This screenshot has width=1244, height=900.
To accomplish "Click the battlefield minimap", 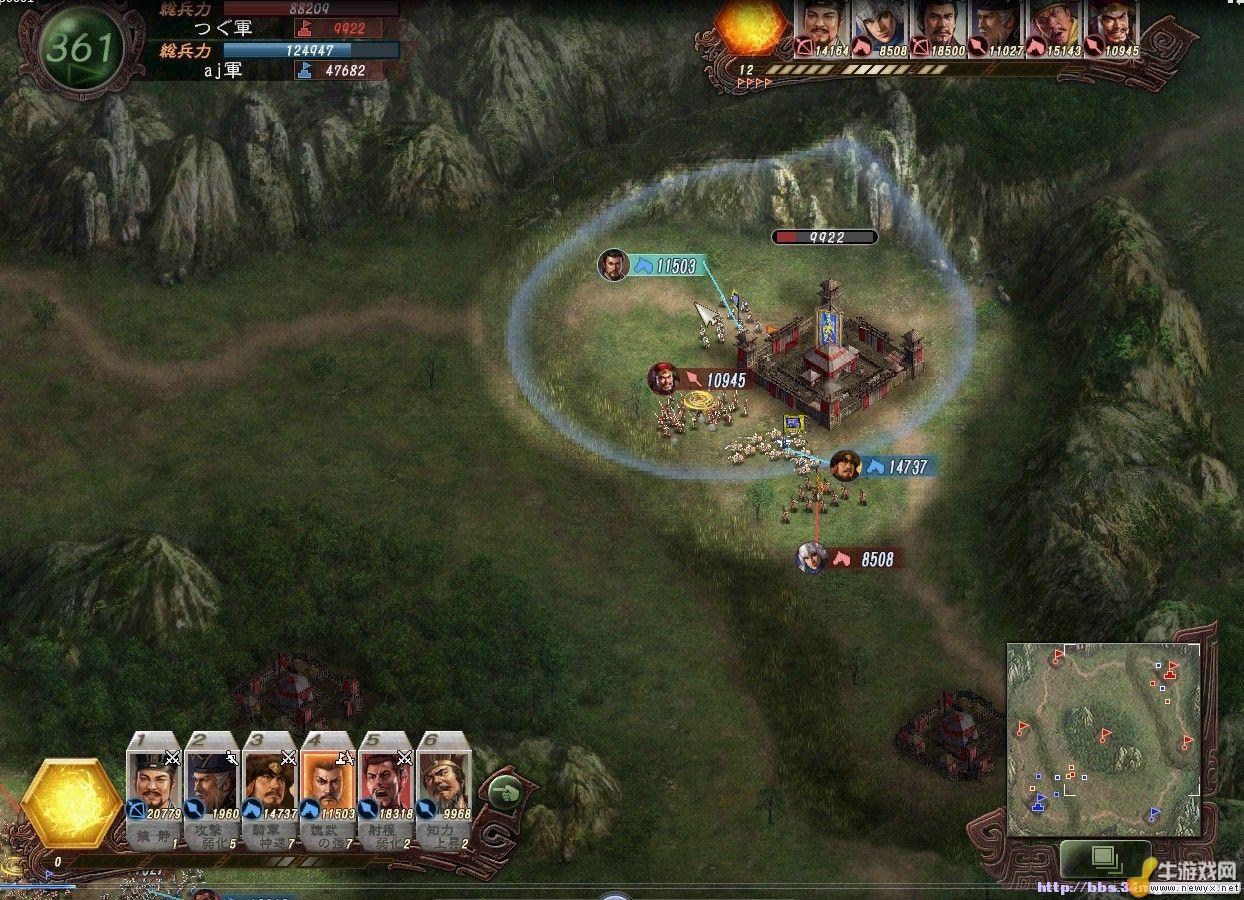I will pos(1103,739).
